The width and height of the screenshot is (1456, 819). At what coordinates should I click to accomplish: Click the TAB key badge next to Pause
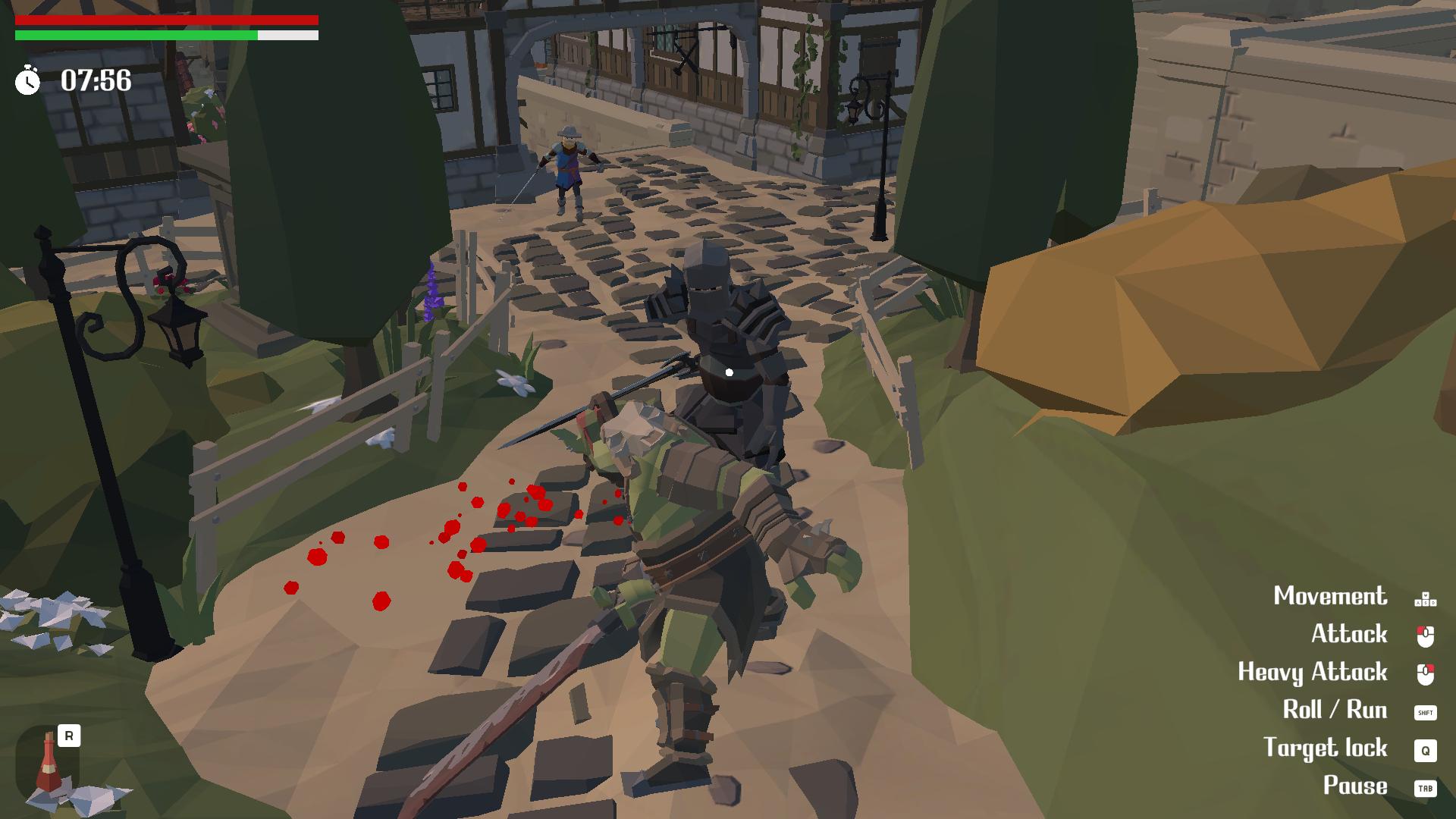coord(1424,787)
